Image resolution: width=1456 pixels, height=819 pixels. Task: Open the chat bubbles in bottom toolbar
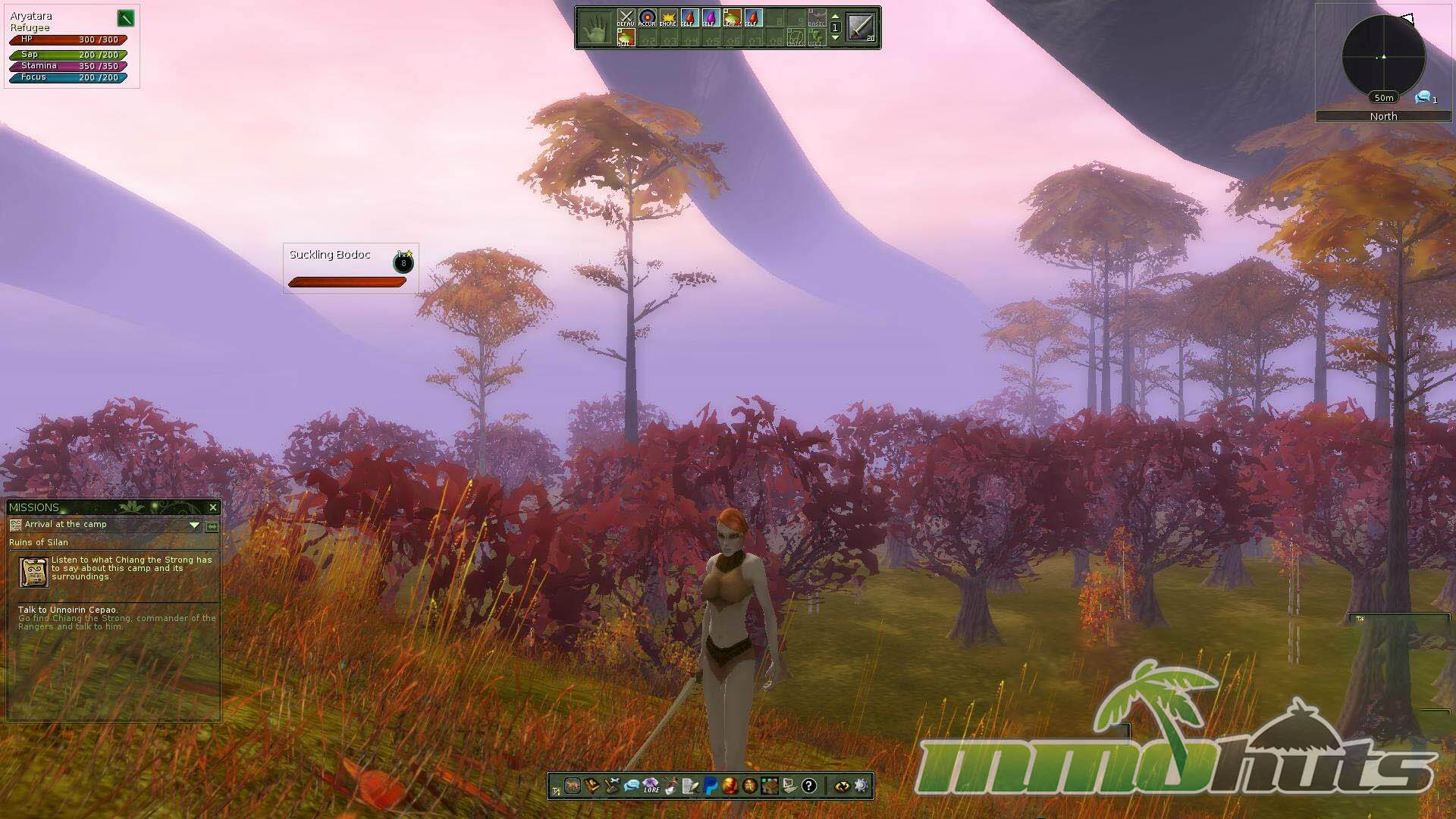(x=631, y=786)
